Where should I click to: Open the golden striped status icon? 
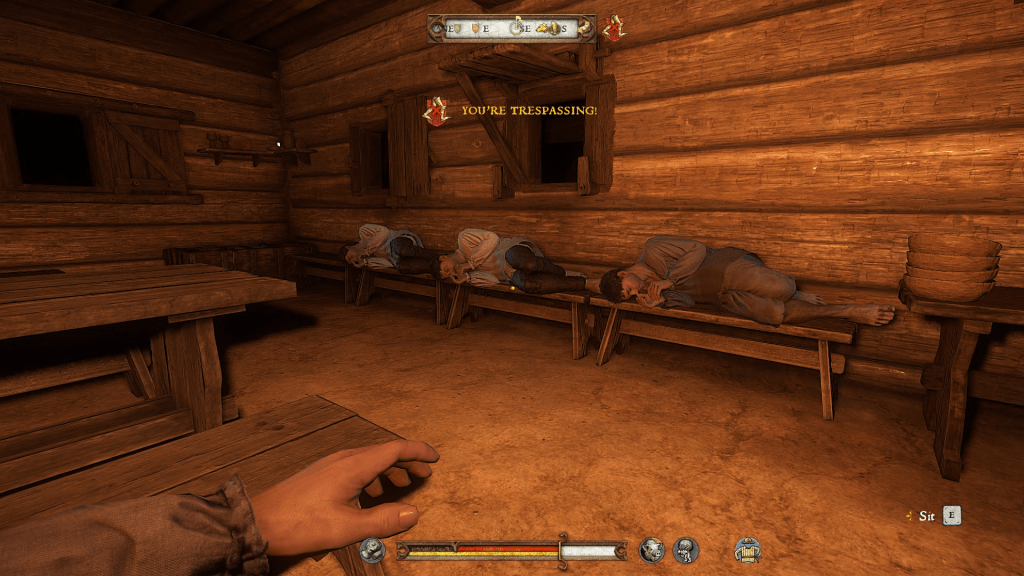[x=747, y=549]
